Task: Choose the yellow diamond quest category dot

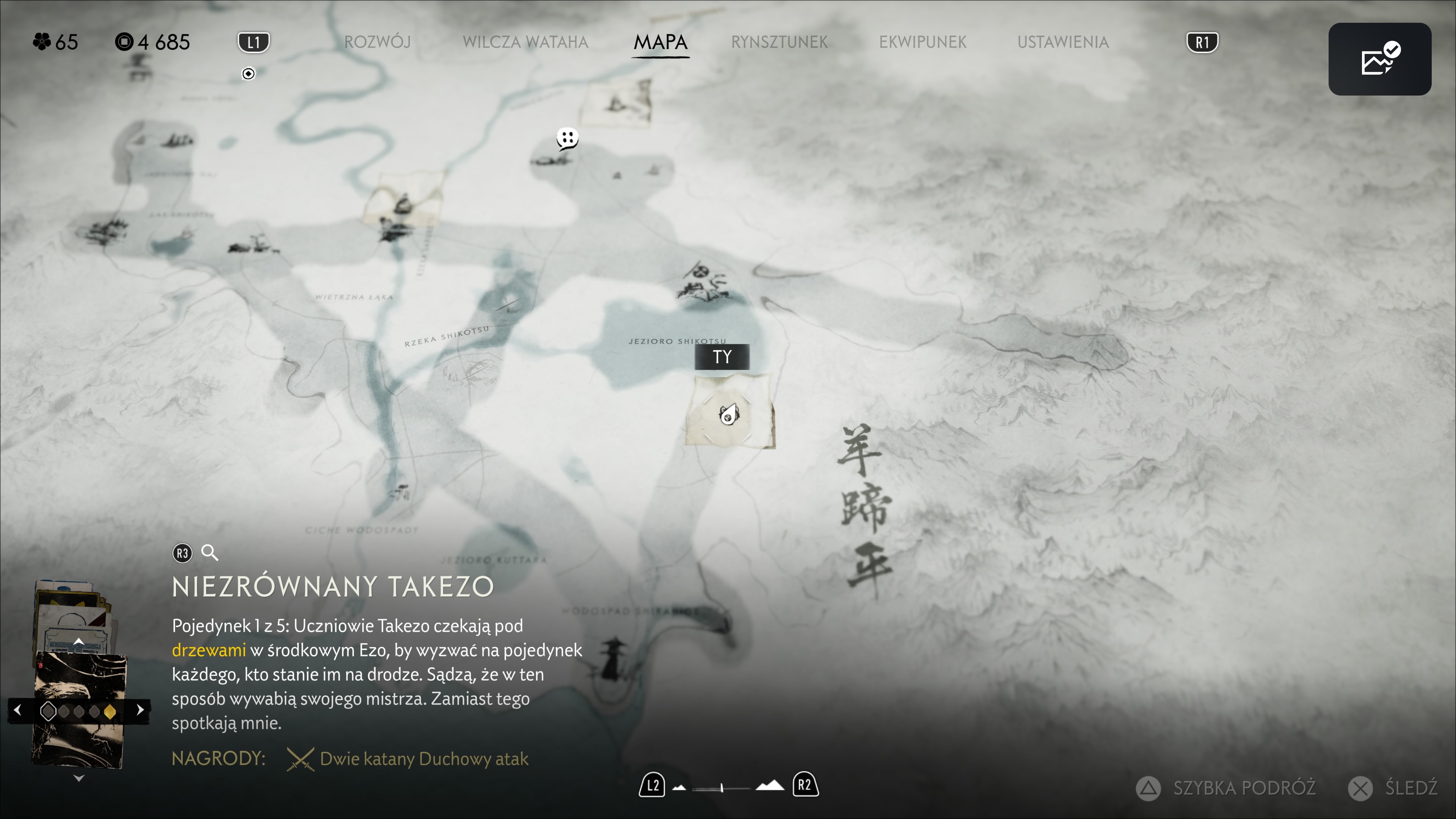Action: (x=110, y=712)
